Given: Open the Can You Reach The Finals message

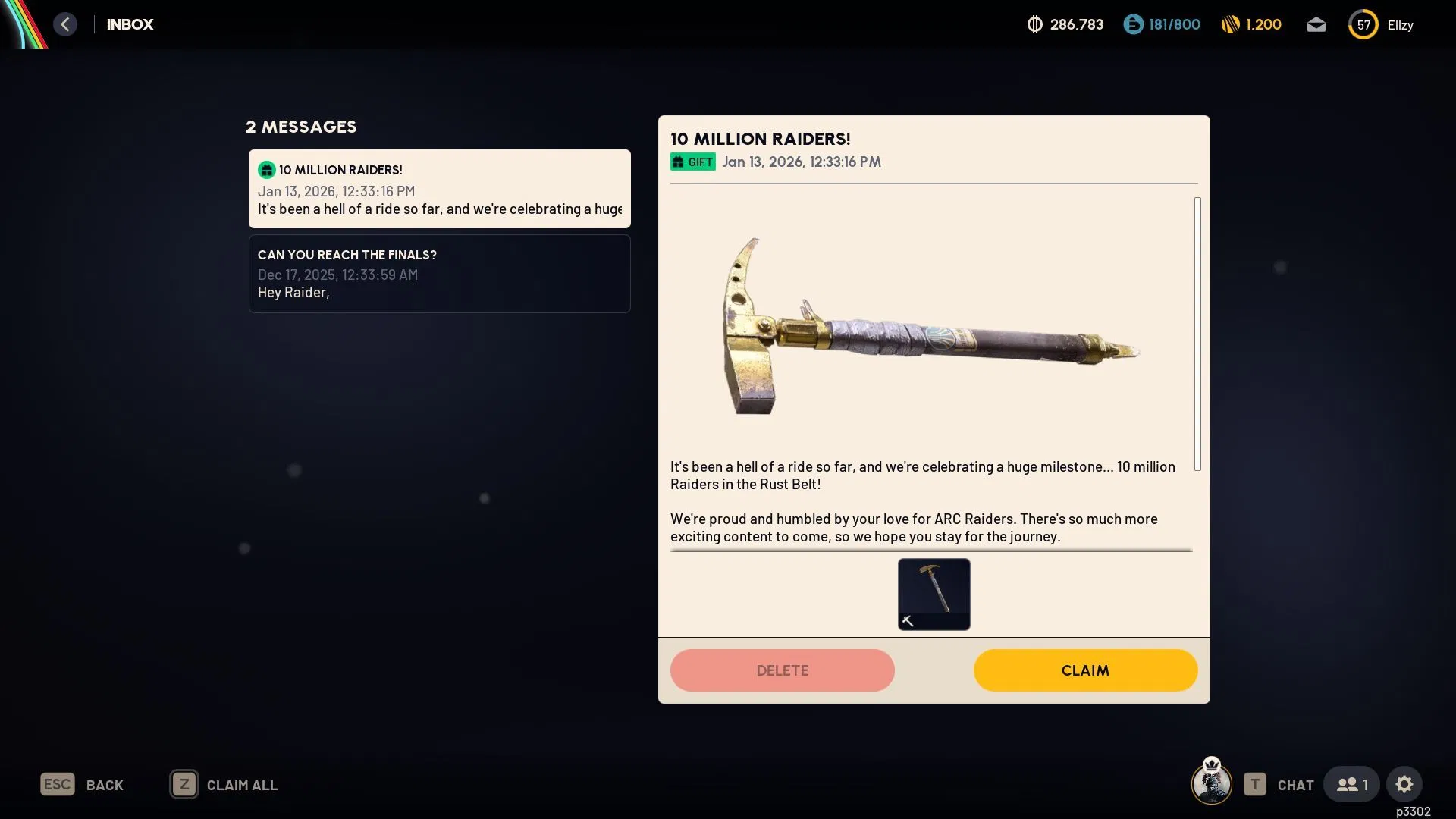Looking at the screenshot, I should pyautogui.click(x=439, y=274).
